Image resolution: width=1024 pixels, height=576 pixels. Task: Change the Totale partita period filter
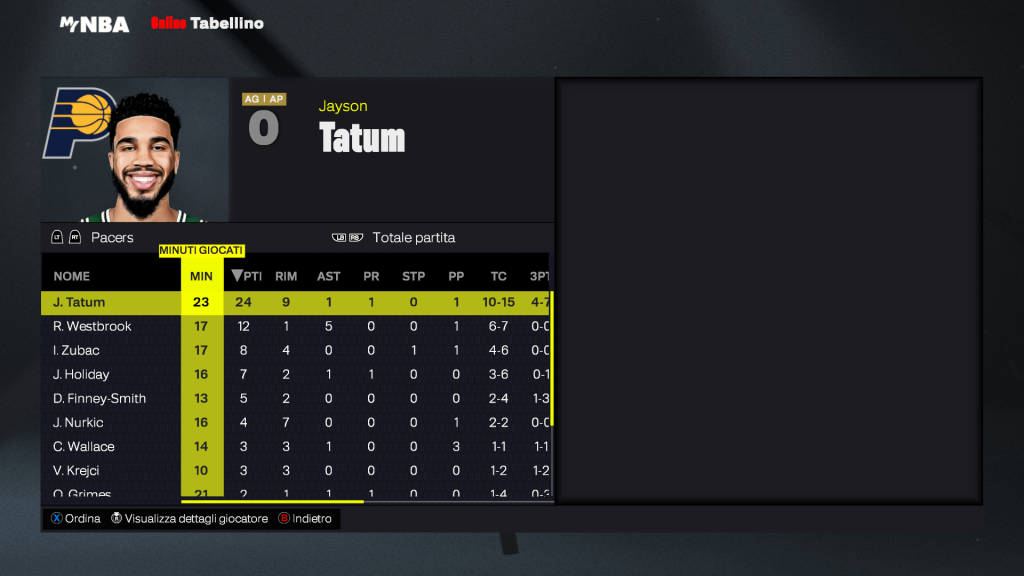tap(412, 238)
